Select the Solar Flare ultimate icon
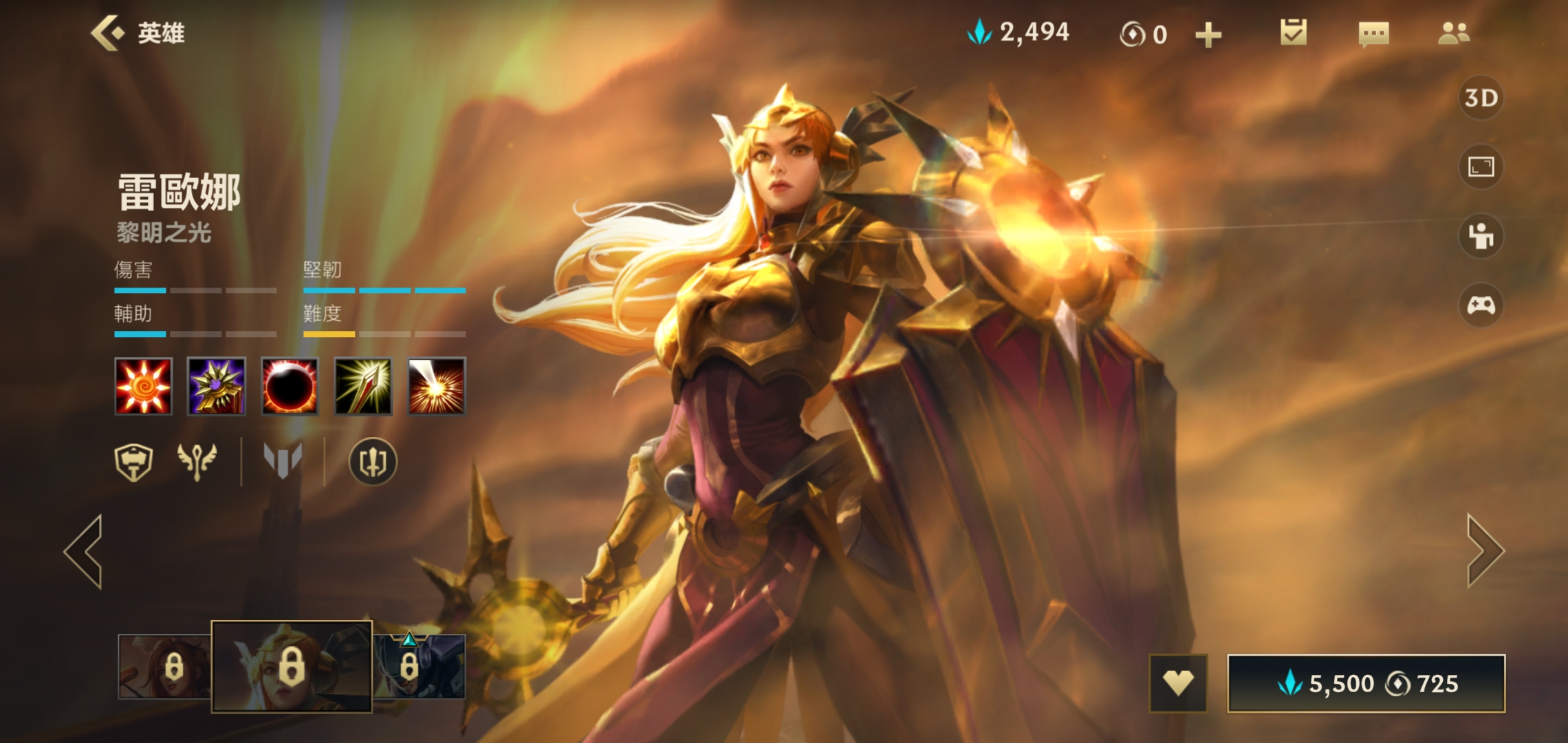The height and width of the screenshot is (743, 1568). click(437, 386)
